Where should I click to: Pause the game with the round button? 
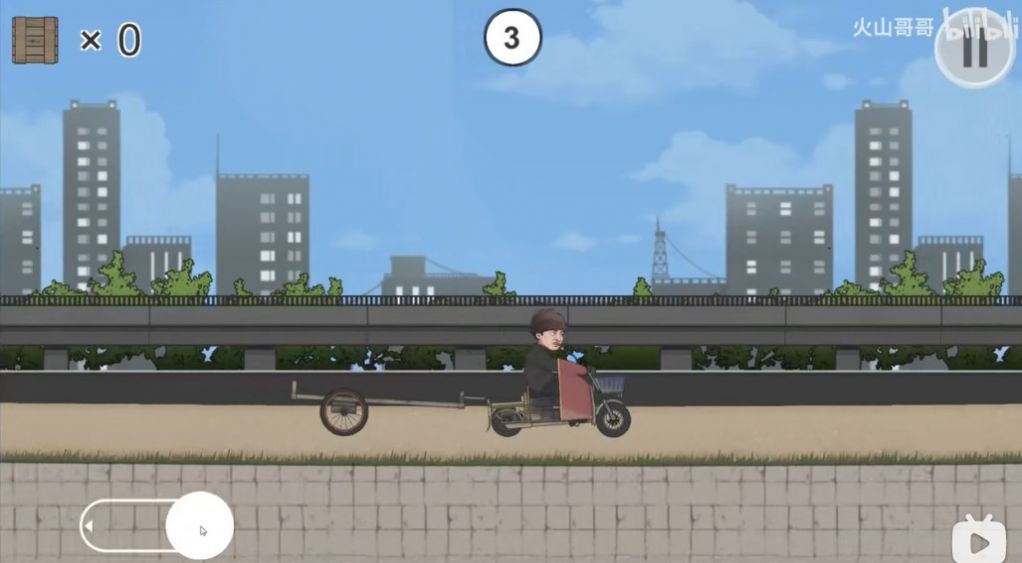(975, 50)
